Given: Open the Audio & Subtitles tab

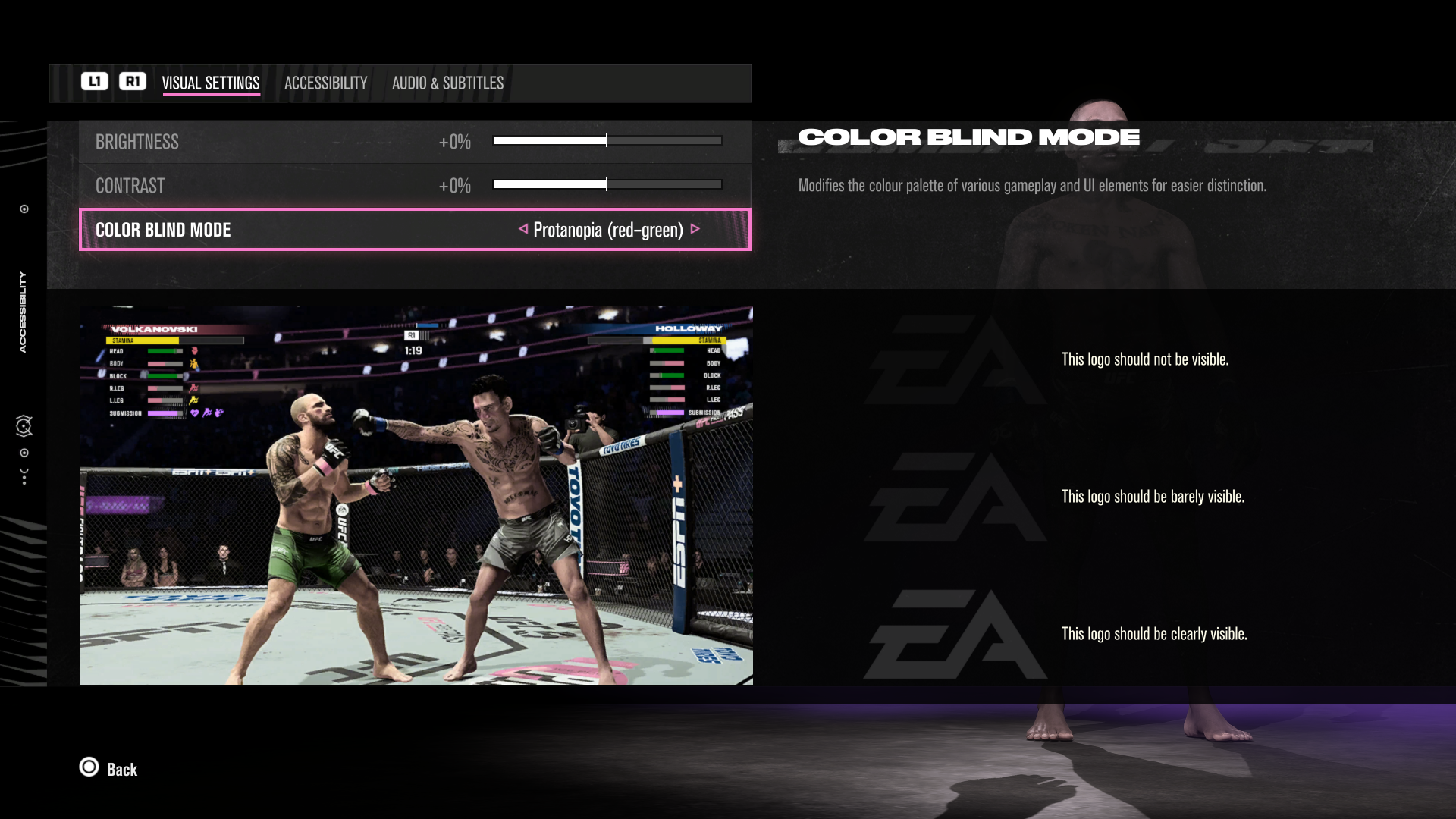Looking at the screenshot, I should click(447, 83).
